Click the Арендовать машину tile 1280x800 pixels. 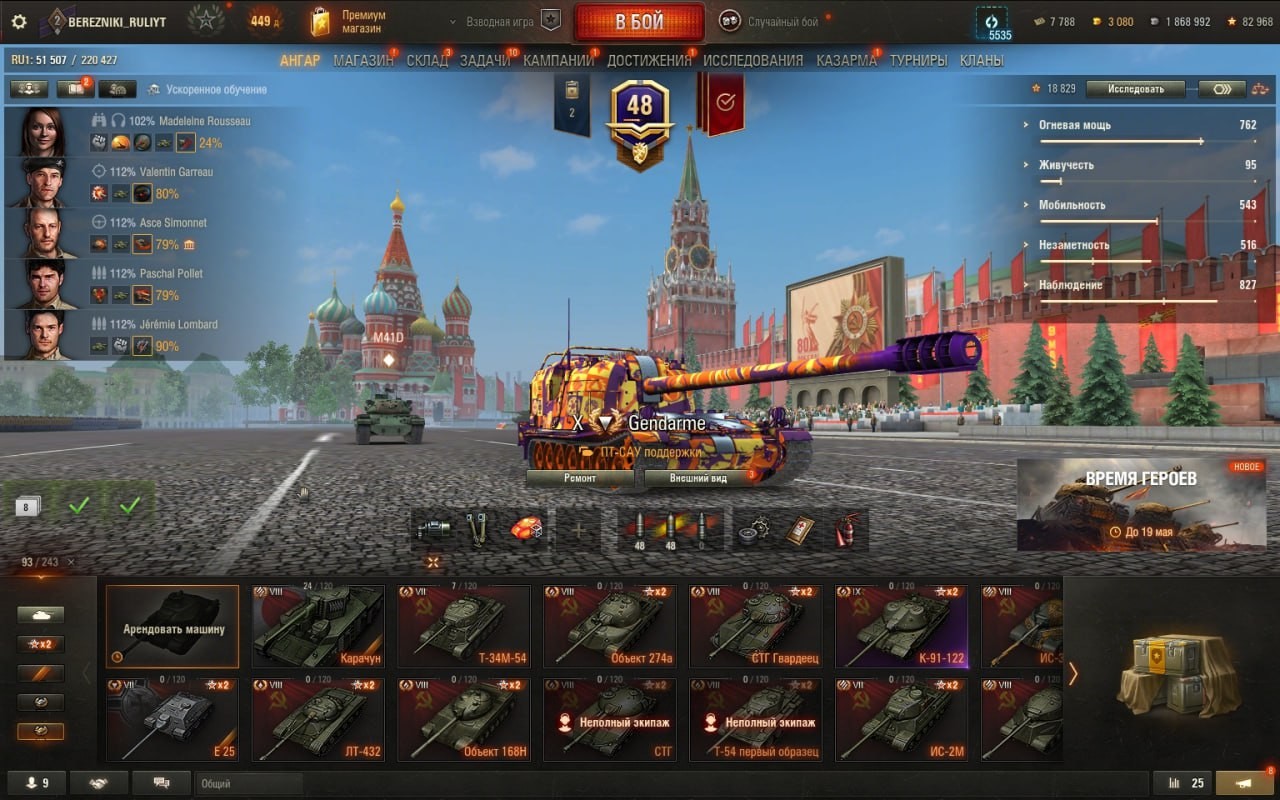tap(173, 626)
